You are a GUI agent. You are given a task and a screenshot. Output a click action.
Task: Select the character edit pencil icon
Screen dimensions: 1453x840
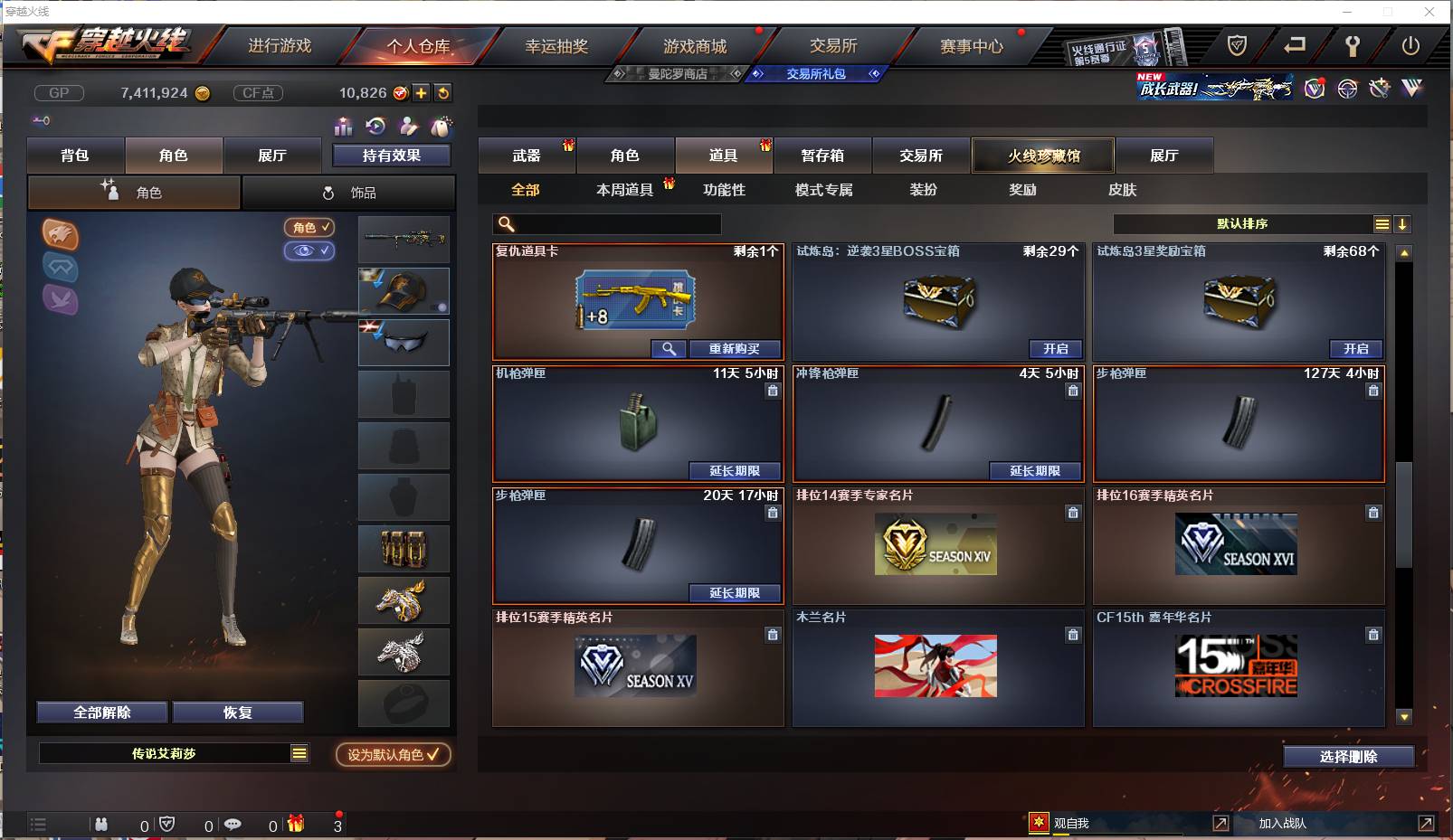(409, 127)
